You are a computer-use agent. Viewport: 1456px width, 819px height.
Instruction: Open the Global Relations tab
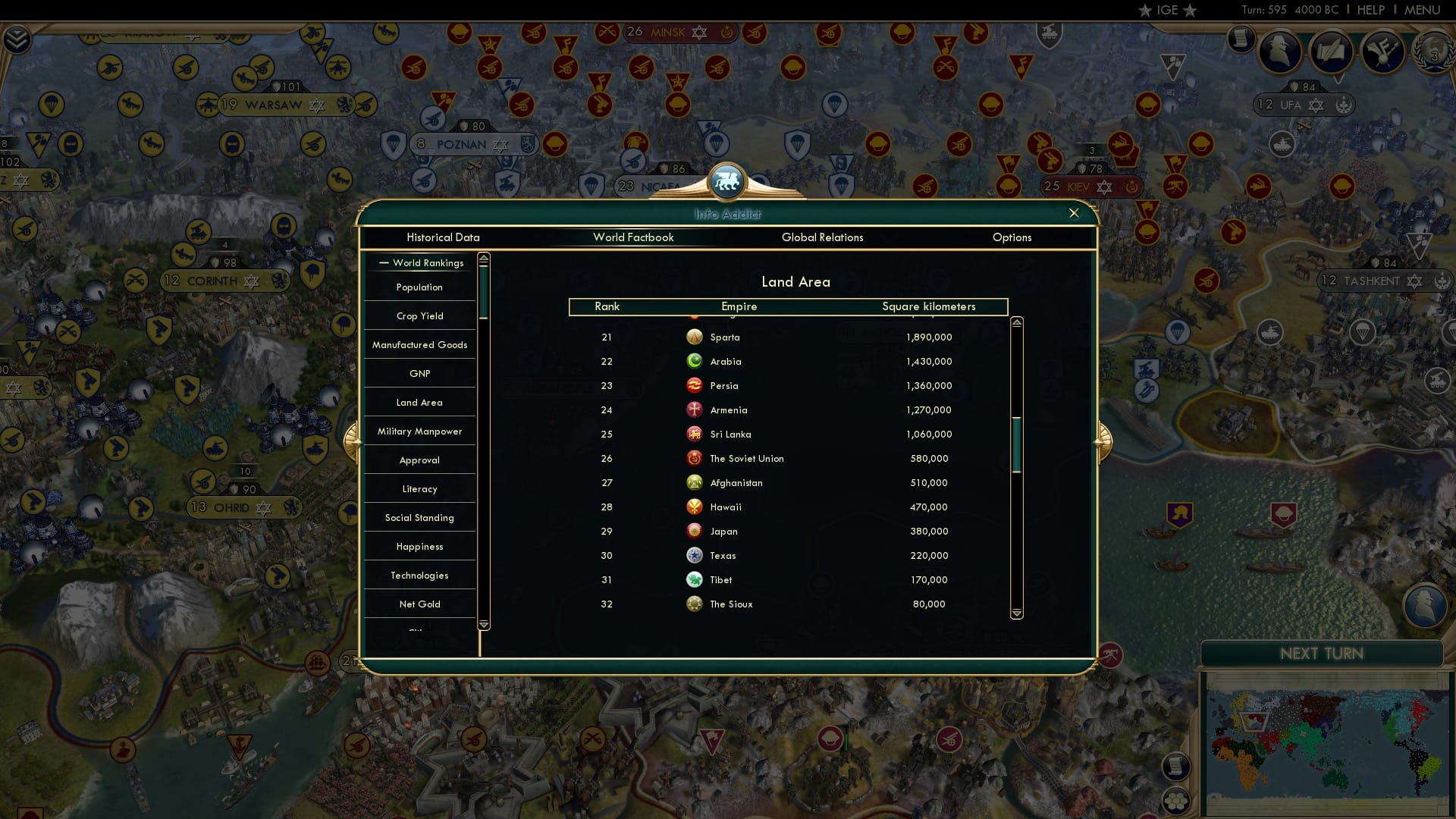823,237
